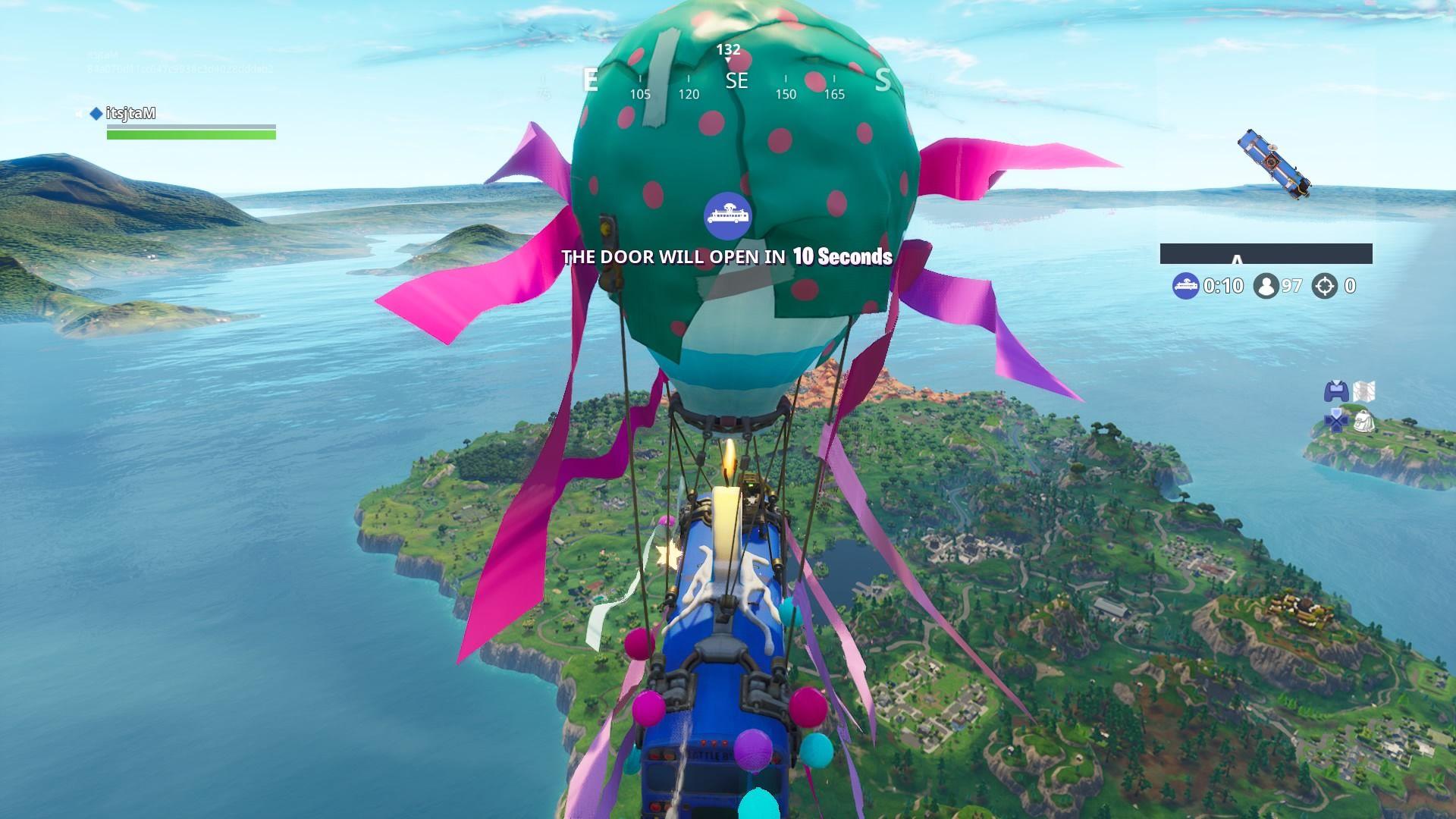
Task: Toggle the blue squad marker next to itsjtaM
Action: pyautogui.click(x=96, y=113)
